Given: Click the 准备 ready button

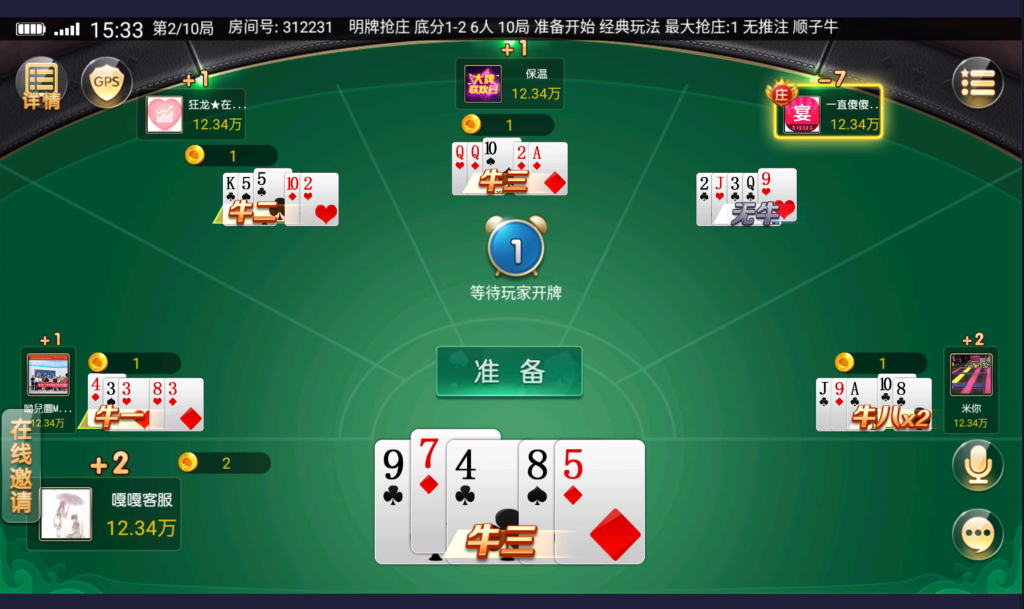Looking at the screenshot, I should tap(509, 371).
